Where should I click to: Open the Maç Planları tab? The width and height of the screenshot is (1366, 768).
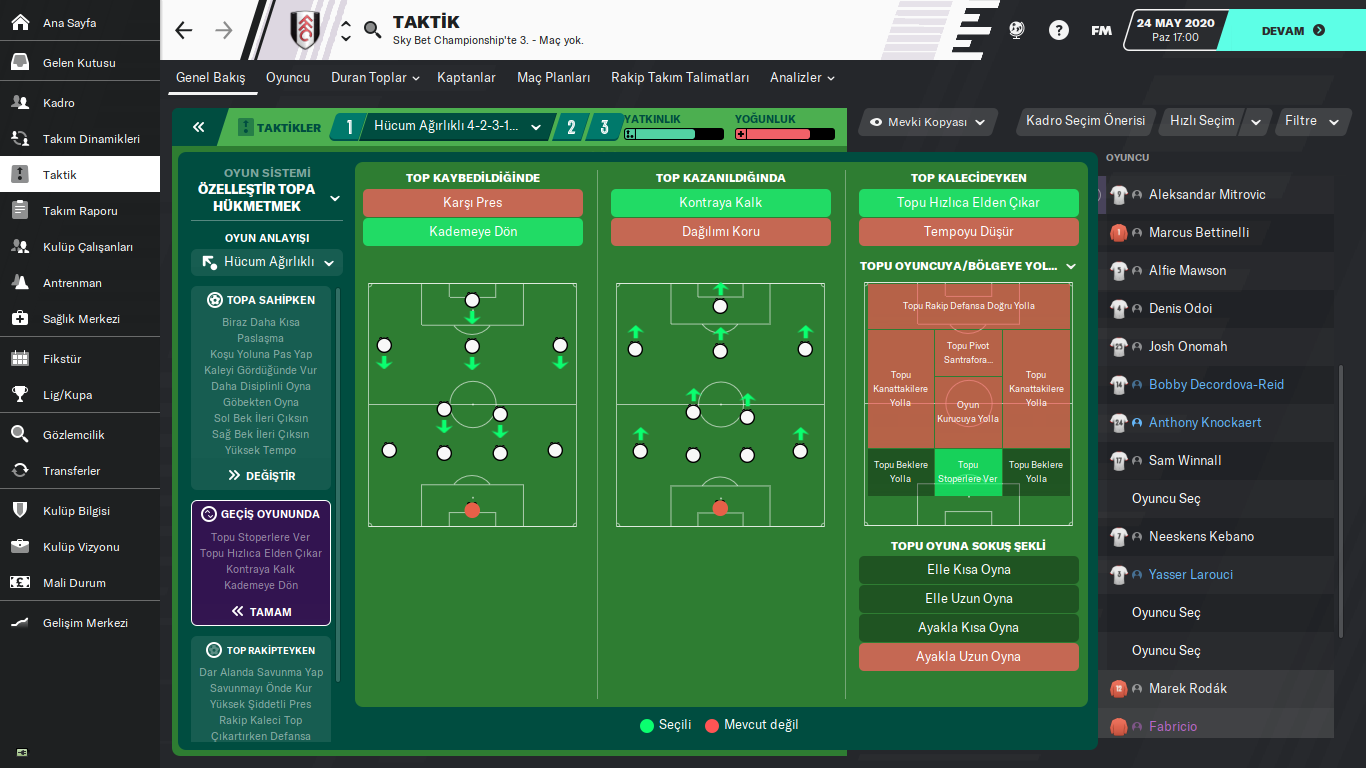click(553, 78)
